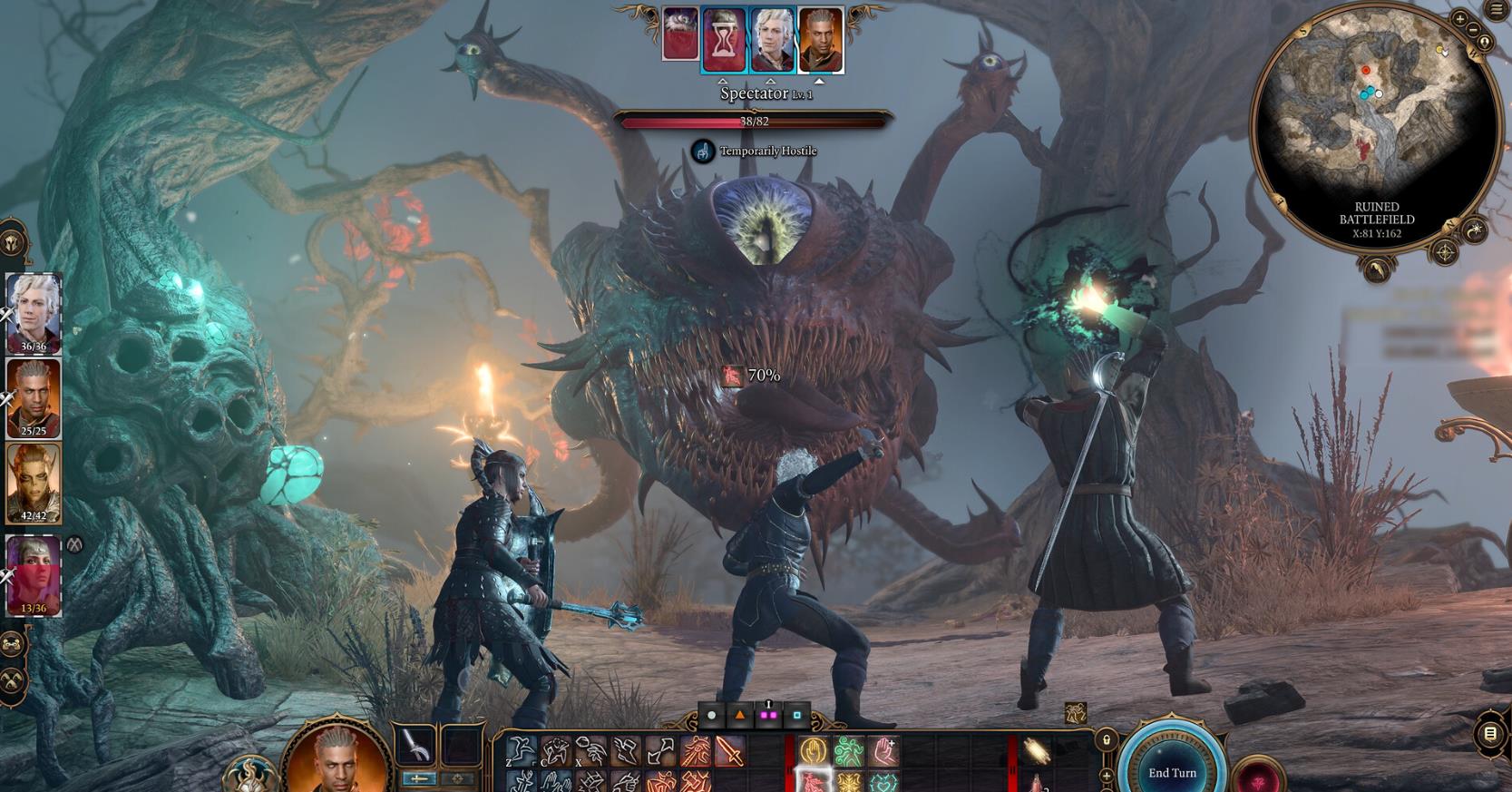
Task: Click the compass rose button near minimap
Action: (1445, 250)
